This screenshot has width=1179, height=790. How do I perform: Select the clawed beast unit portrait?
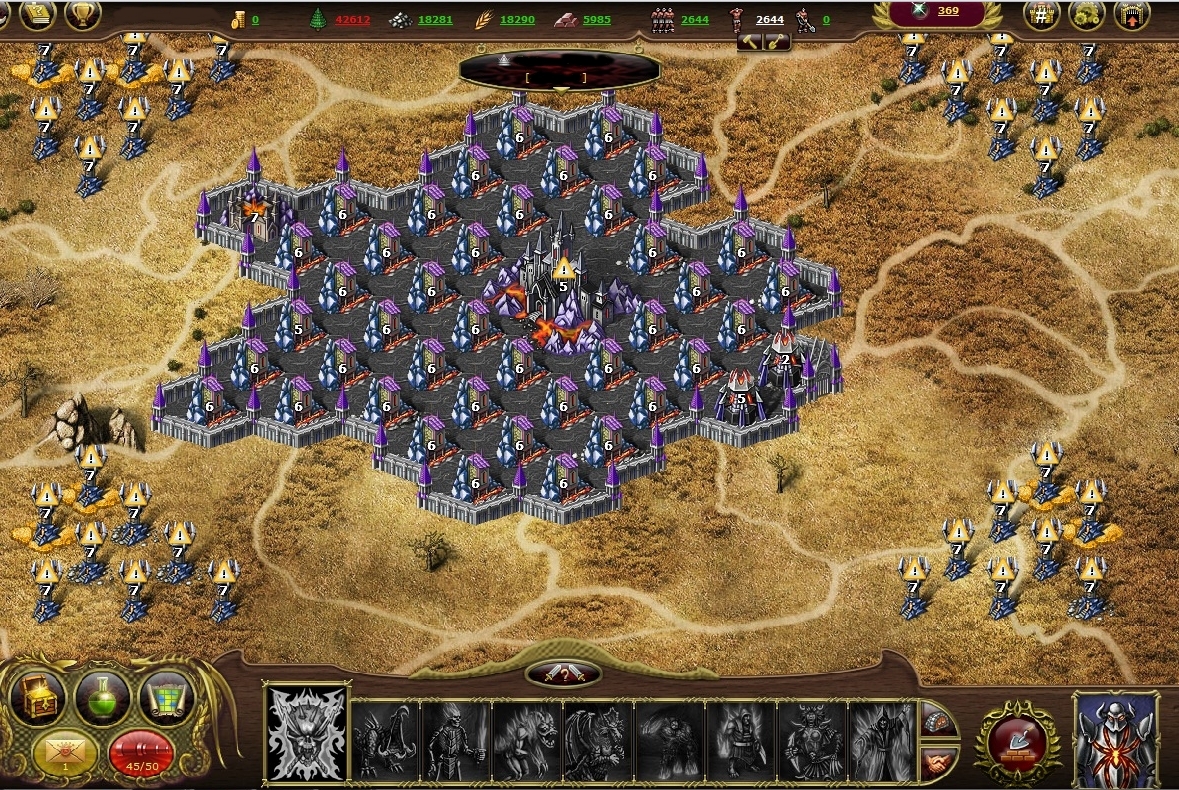pyautogui.click(x=385, y=740)
